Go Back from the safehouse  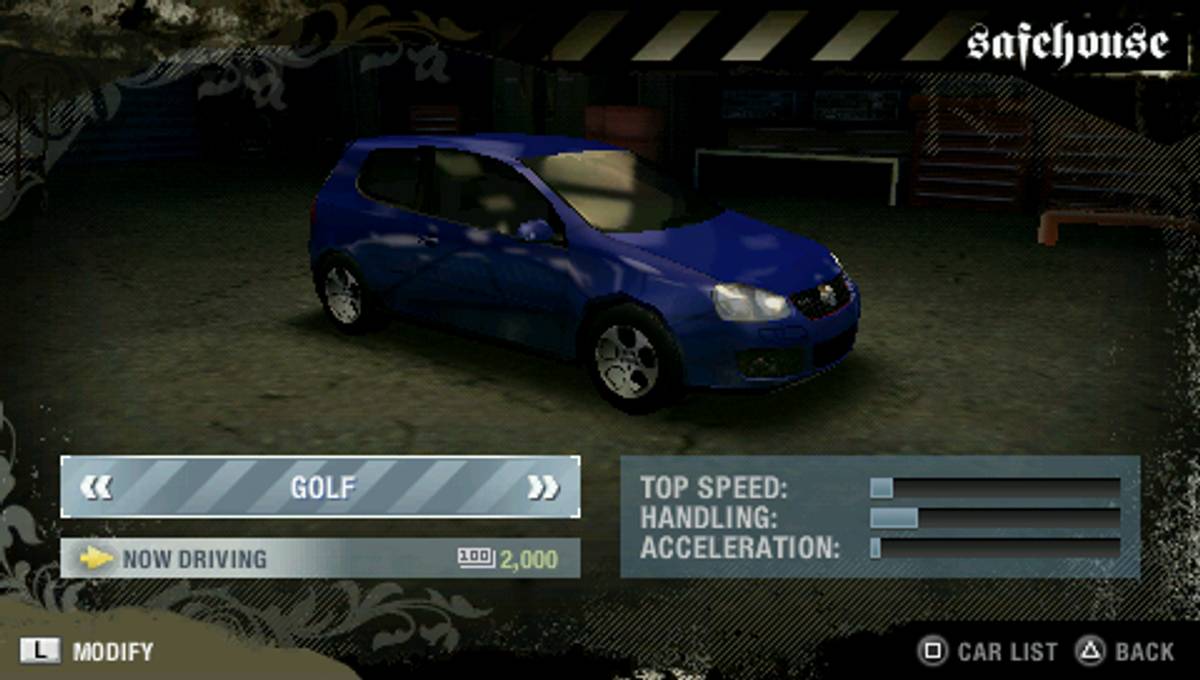[1125, 652]
